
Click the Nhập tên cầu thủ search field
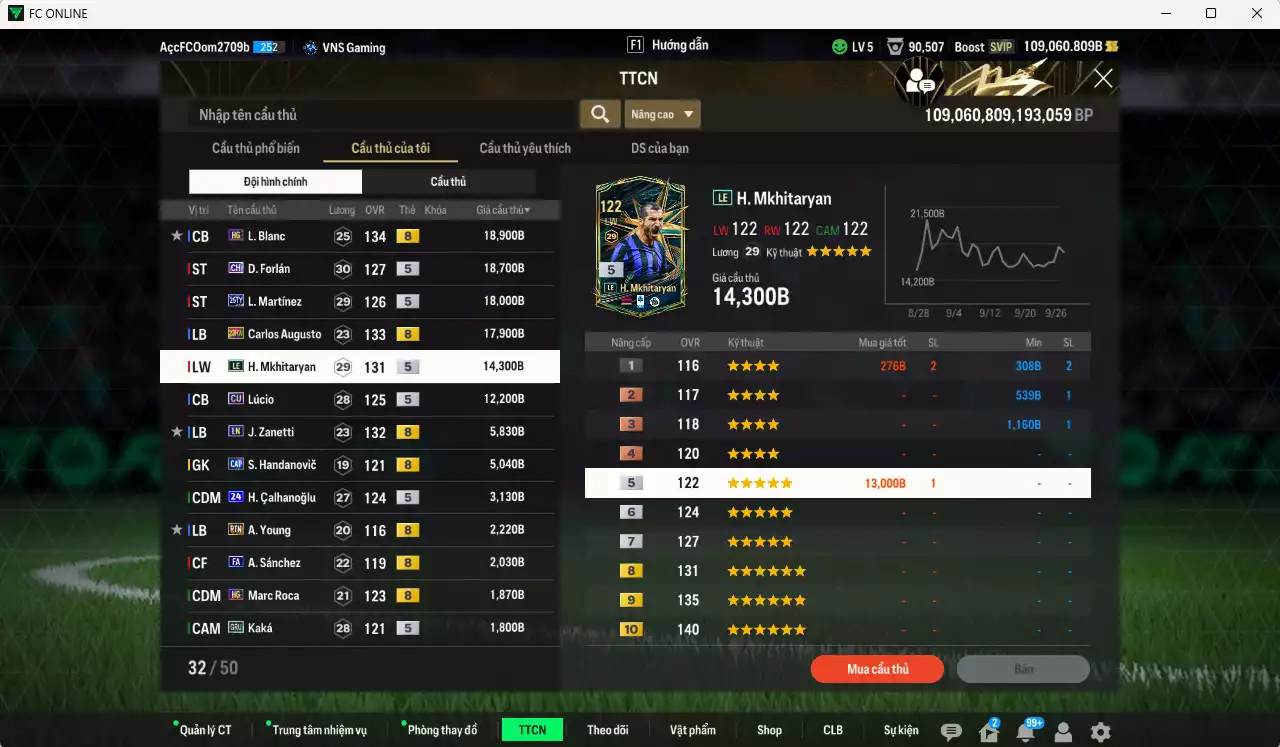(380, 114)
